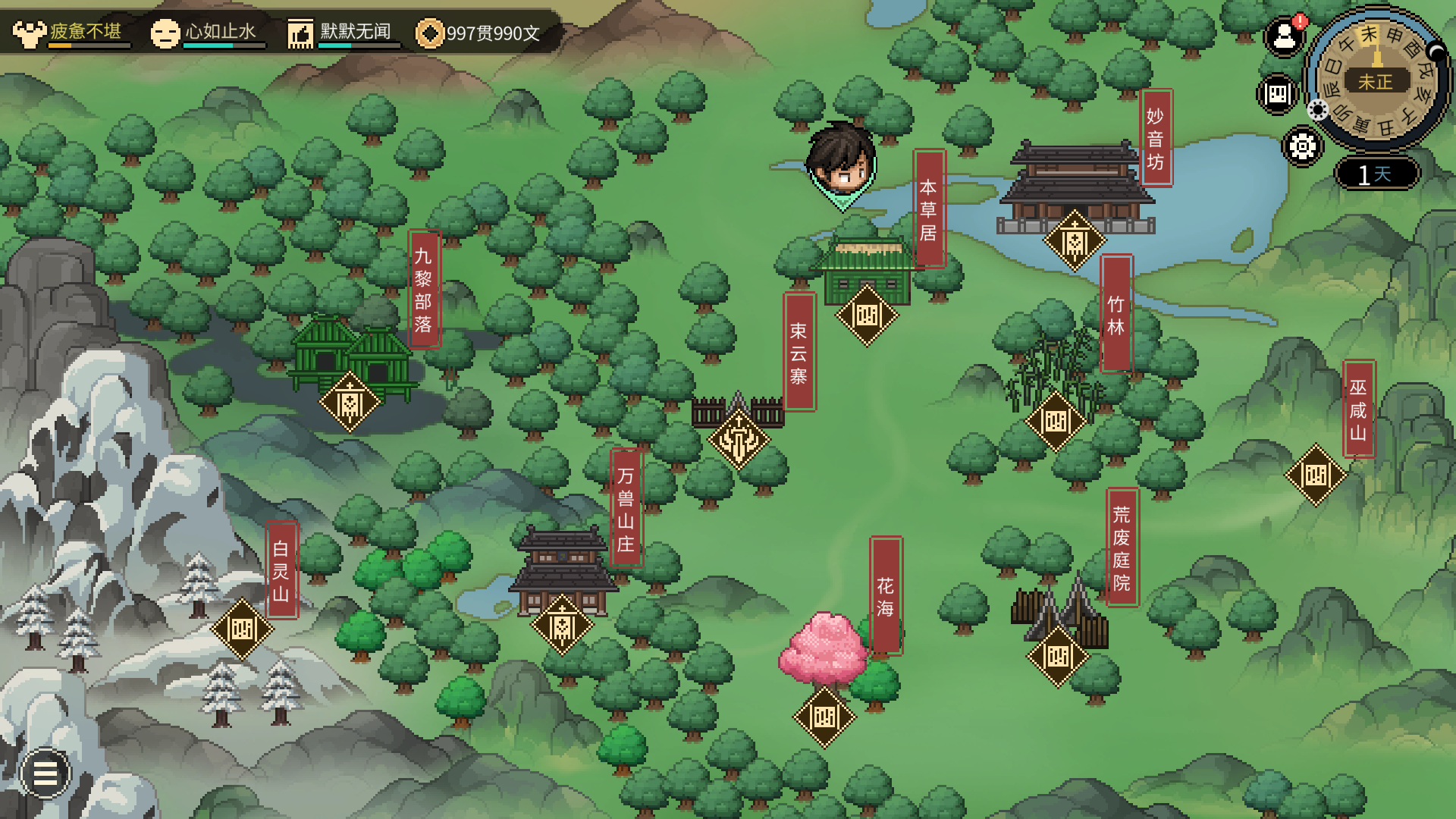Screen dimensions: 1456x819
Task: Open the character profile icon with alert
Action: click(x=1285, y=36)
